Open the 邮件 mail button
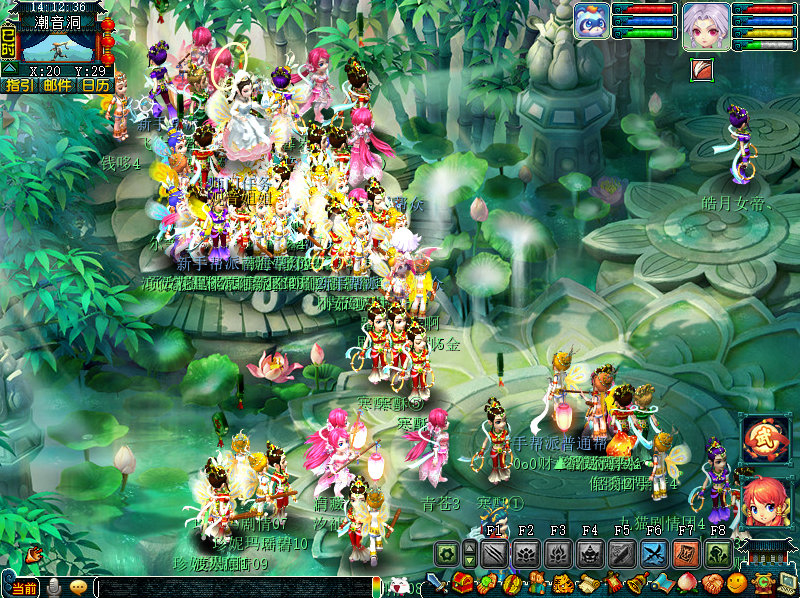Viewport: 800px width, 598px height. tap(57, 86)
